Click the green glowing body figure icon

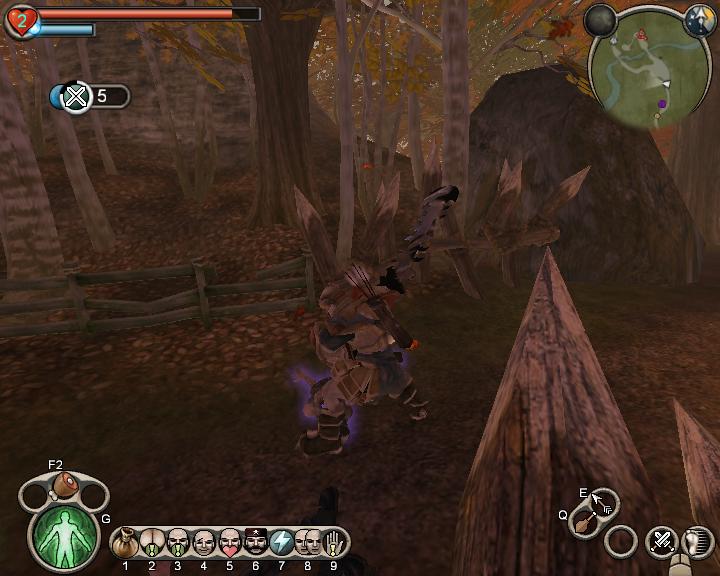(65, 534)
